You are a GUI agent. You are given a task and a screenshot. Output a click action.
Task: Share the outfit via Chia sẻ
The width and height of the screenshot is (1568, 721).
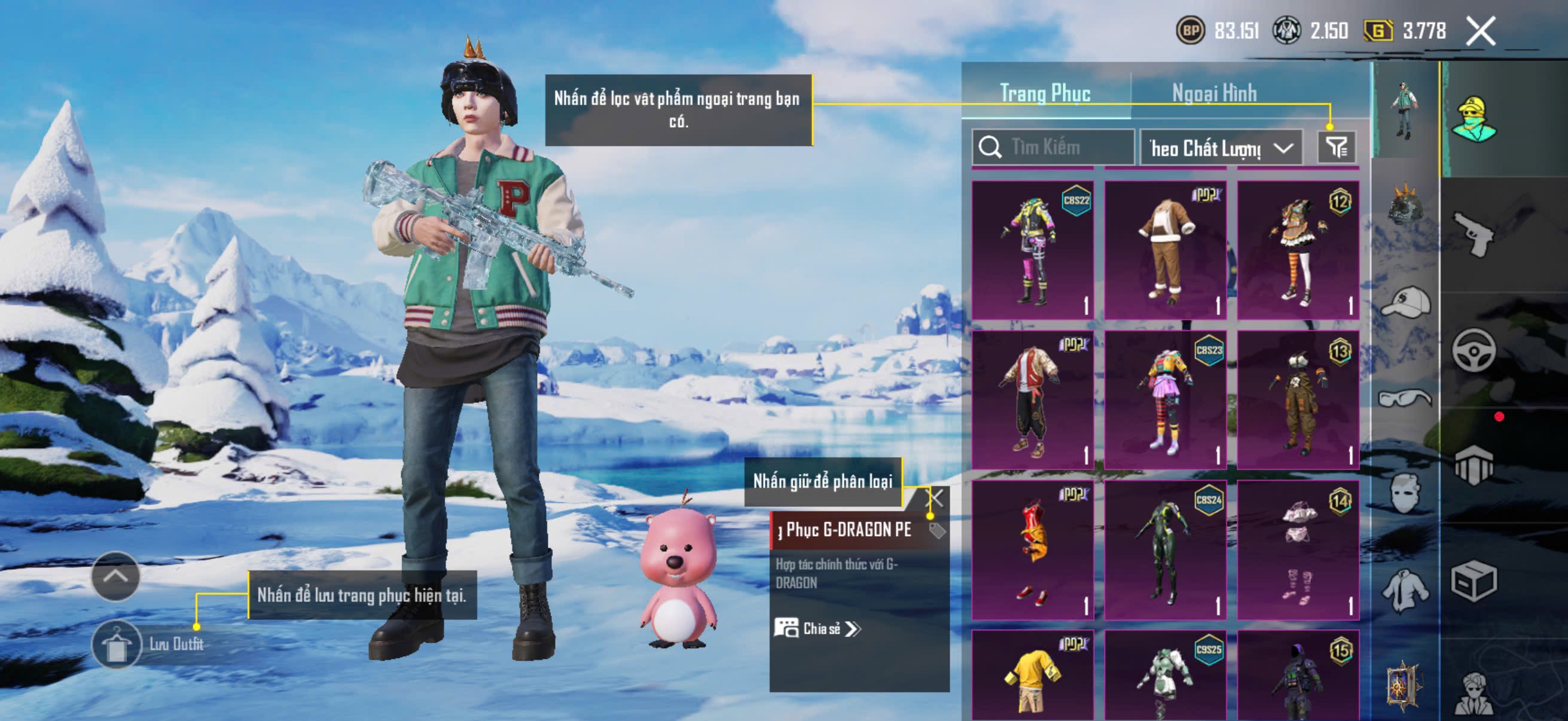pos(817,628)
